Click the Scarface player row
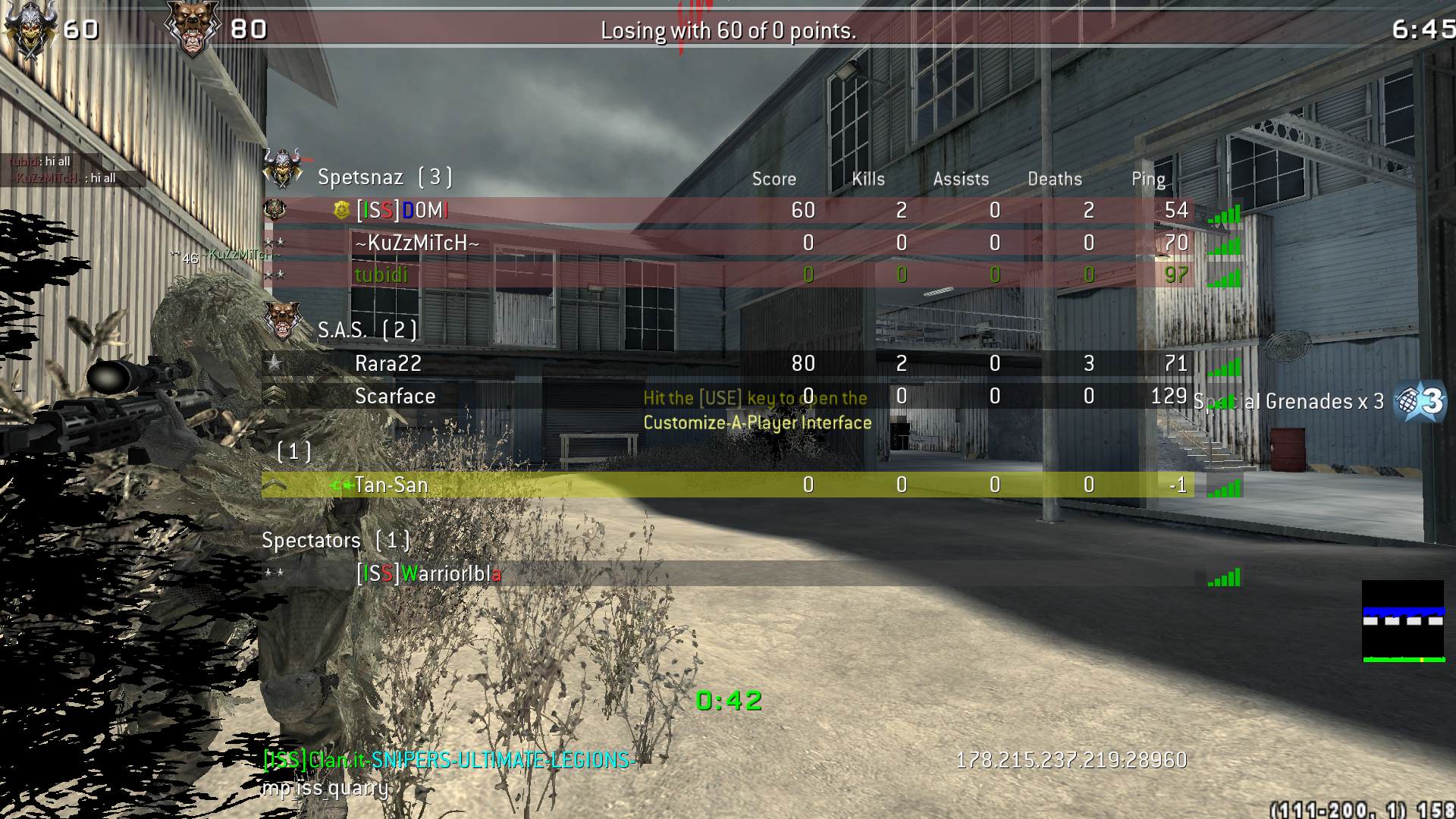Viewport: 1456px width, 819px height. click(394, 396)
